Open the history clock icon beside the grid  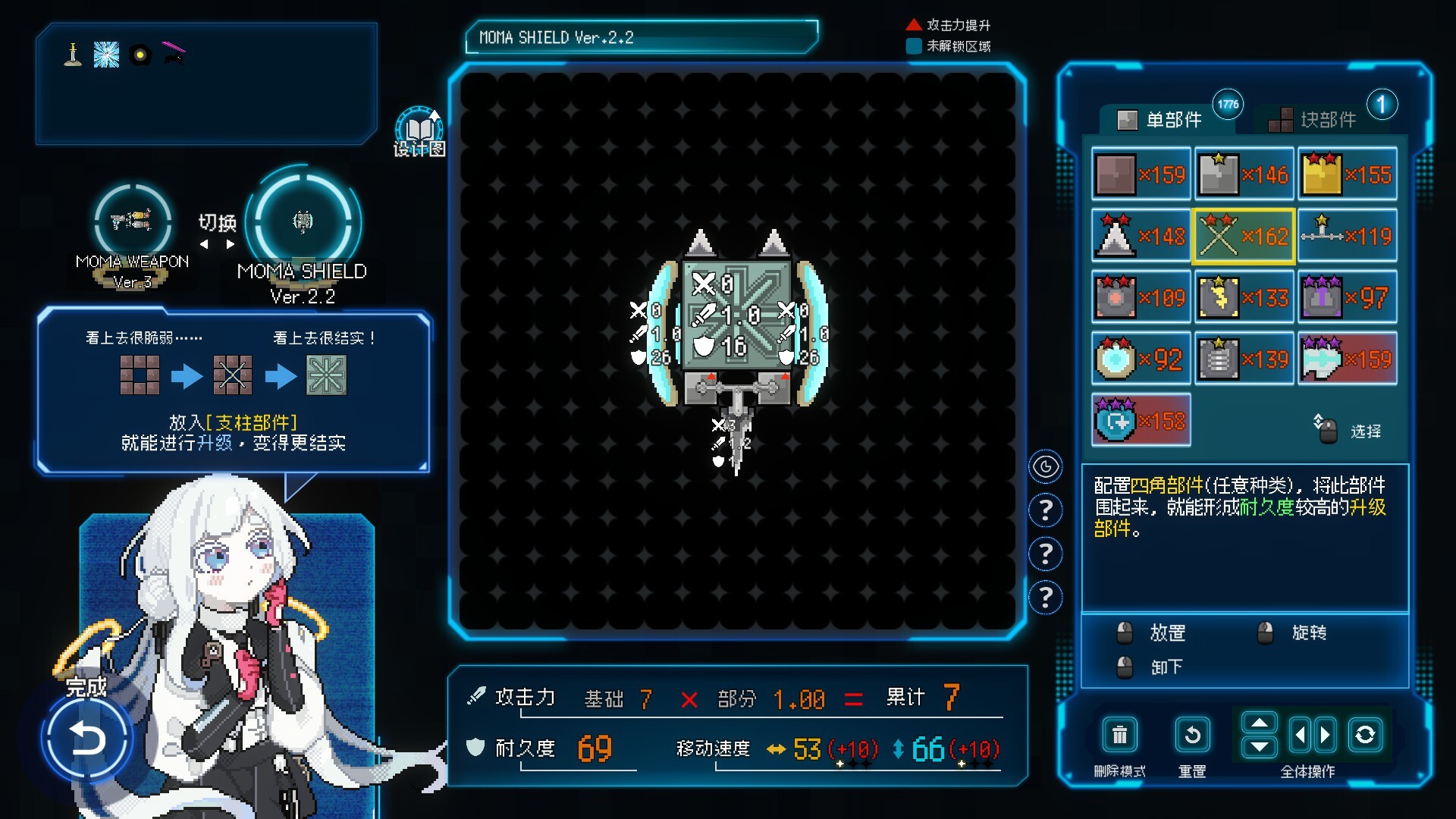[1046, 467]
